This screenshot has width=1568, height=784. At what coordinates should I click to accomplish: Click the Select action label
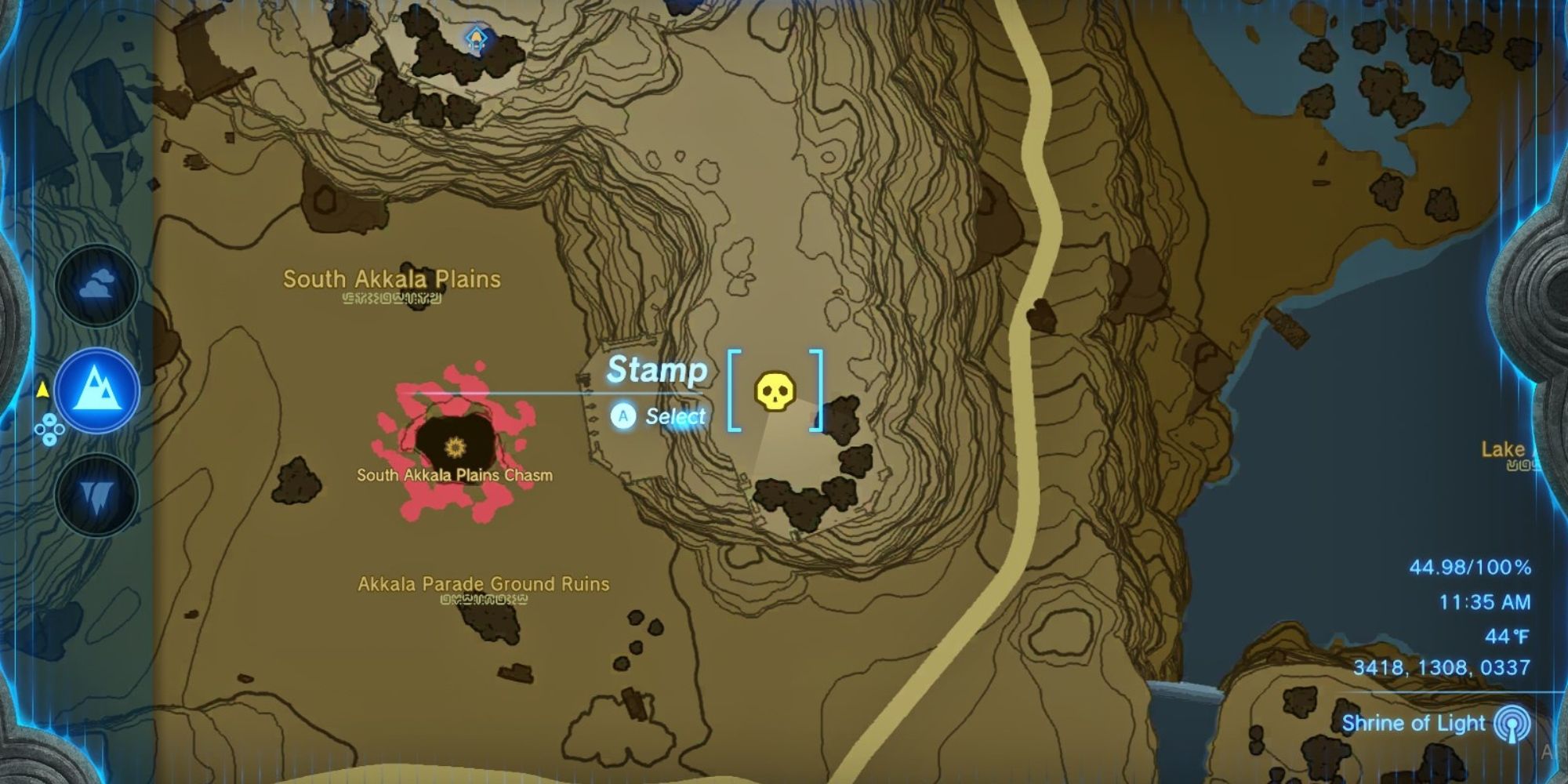(x=675, y=416)
